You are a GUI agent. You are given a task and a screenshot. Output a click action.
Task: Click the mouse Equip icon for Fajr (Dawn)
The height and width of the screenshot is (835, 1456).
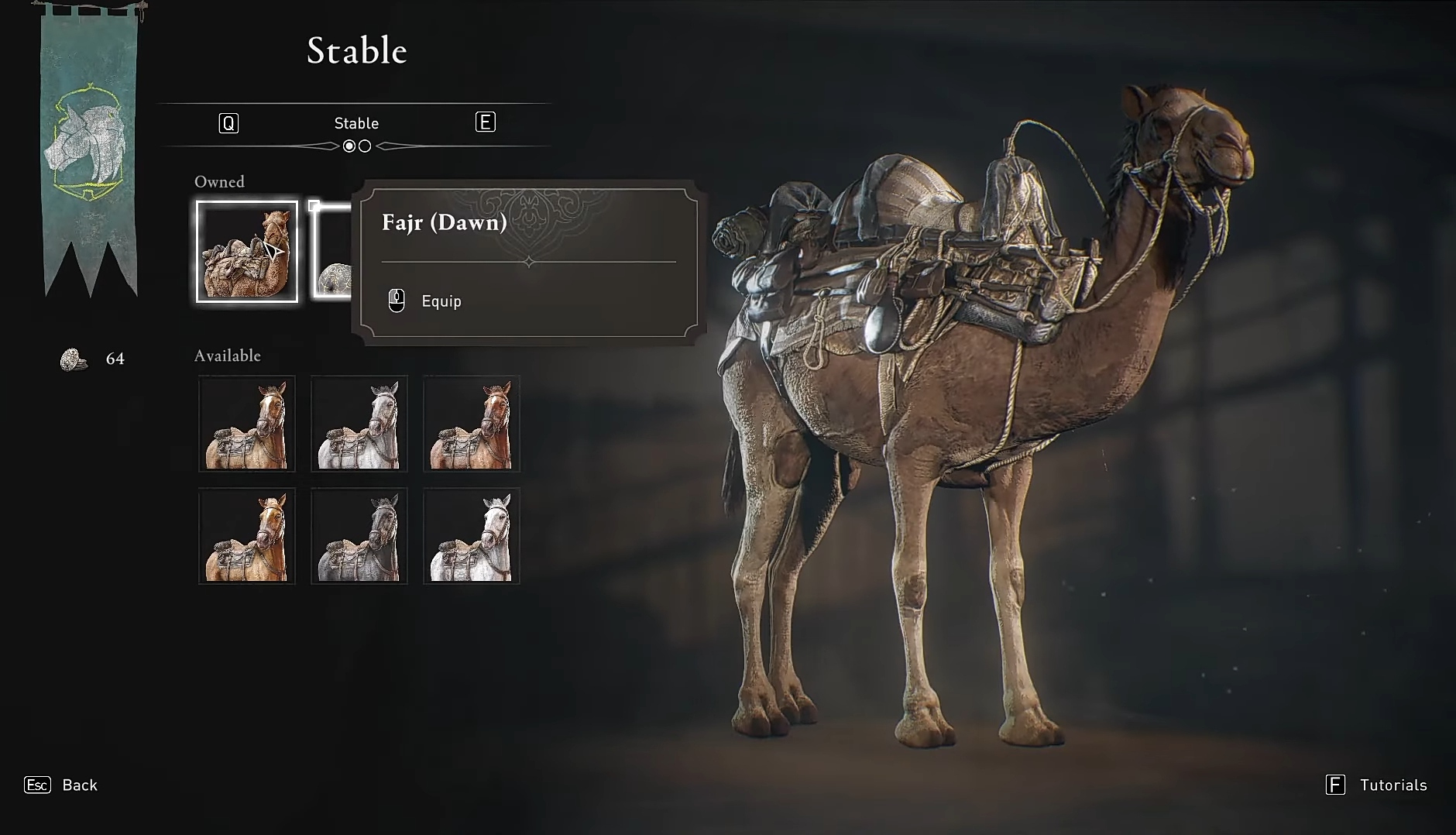click(x=397, y=301)
